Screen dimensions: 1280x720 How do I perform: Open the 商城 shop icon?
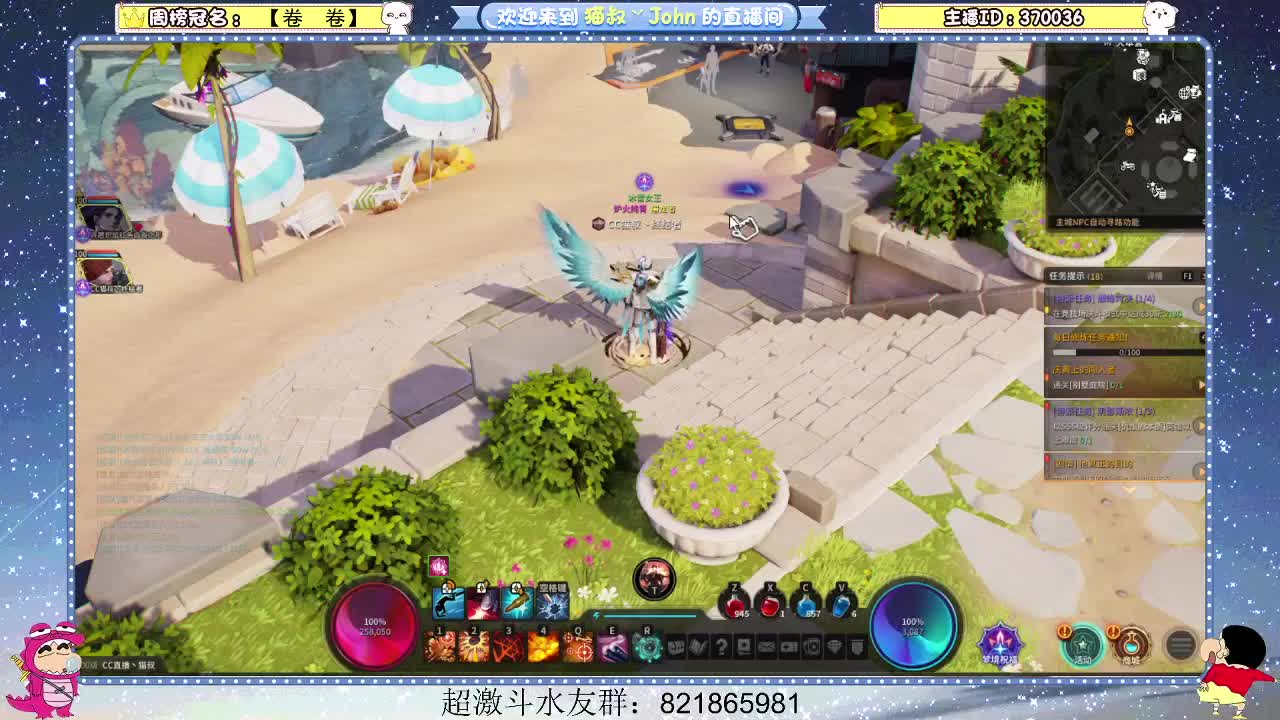(x=1131, y=645)
